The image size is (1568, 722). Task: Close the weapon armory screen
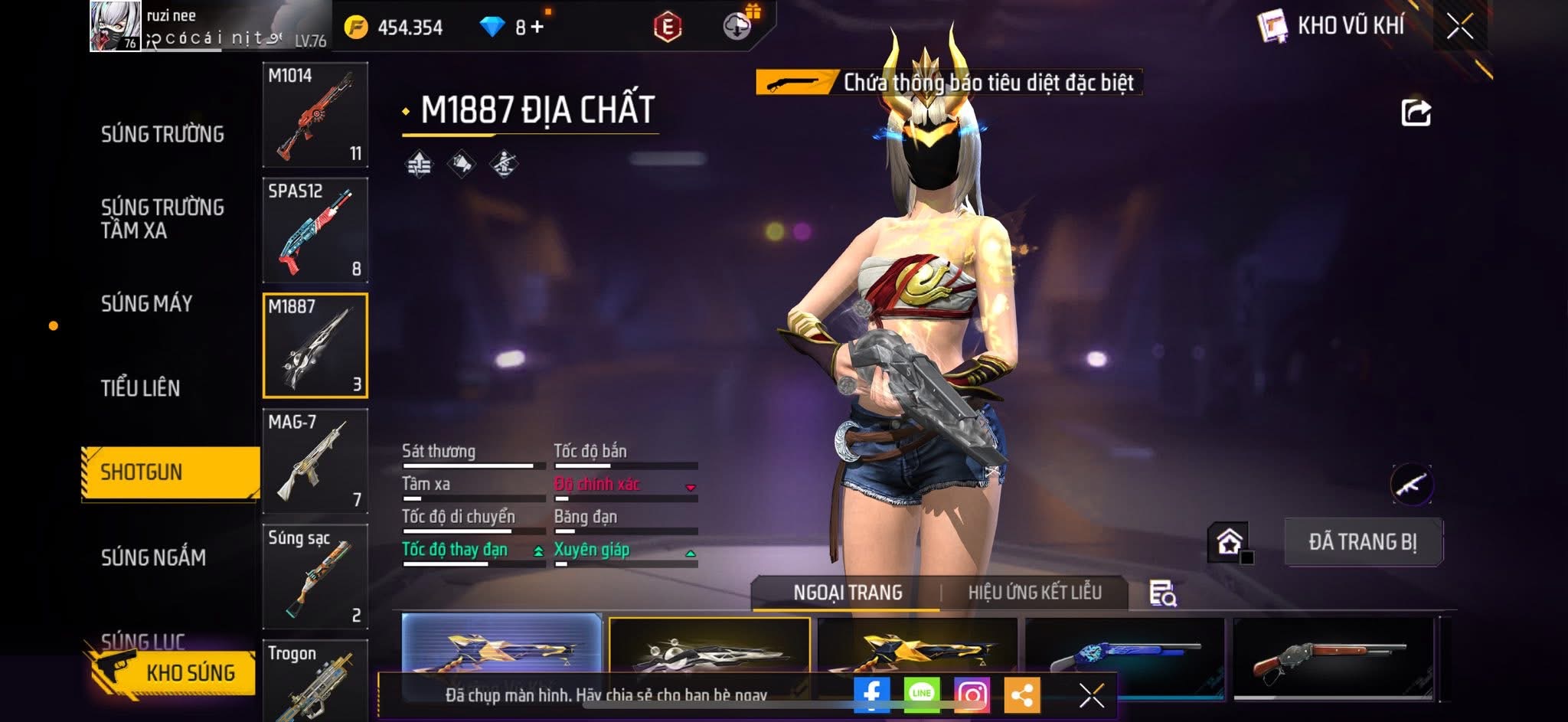[x=1459, y=28]
